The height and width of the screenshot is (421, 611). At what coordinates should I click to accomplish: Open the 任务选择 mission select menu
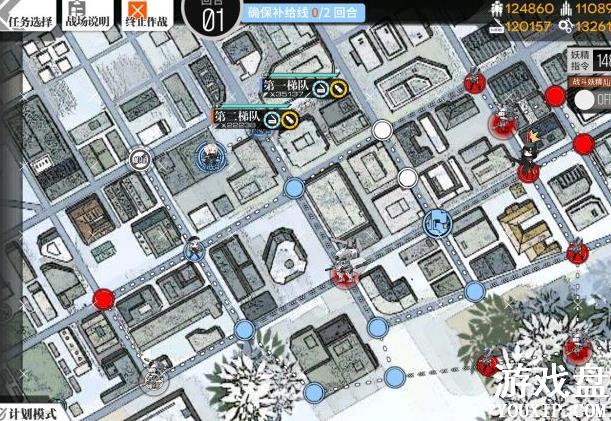[x=28, y=16]
